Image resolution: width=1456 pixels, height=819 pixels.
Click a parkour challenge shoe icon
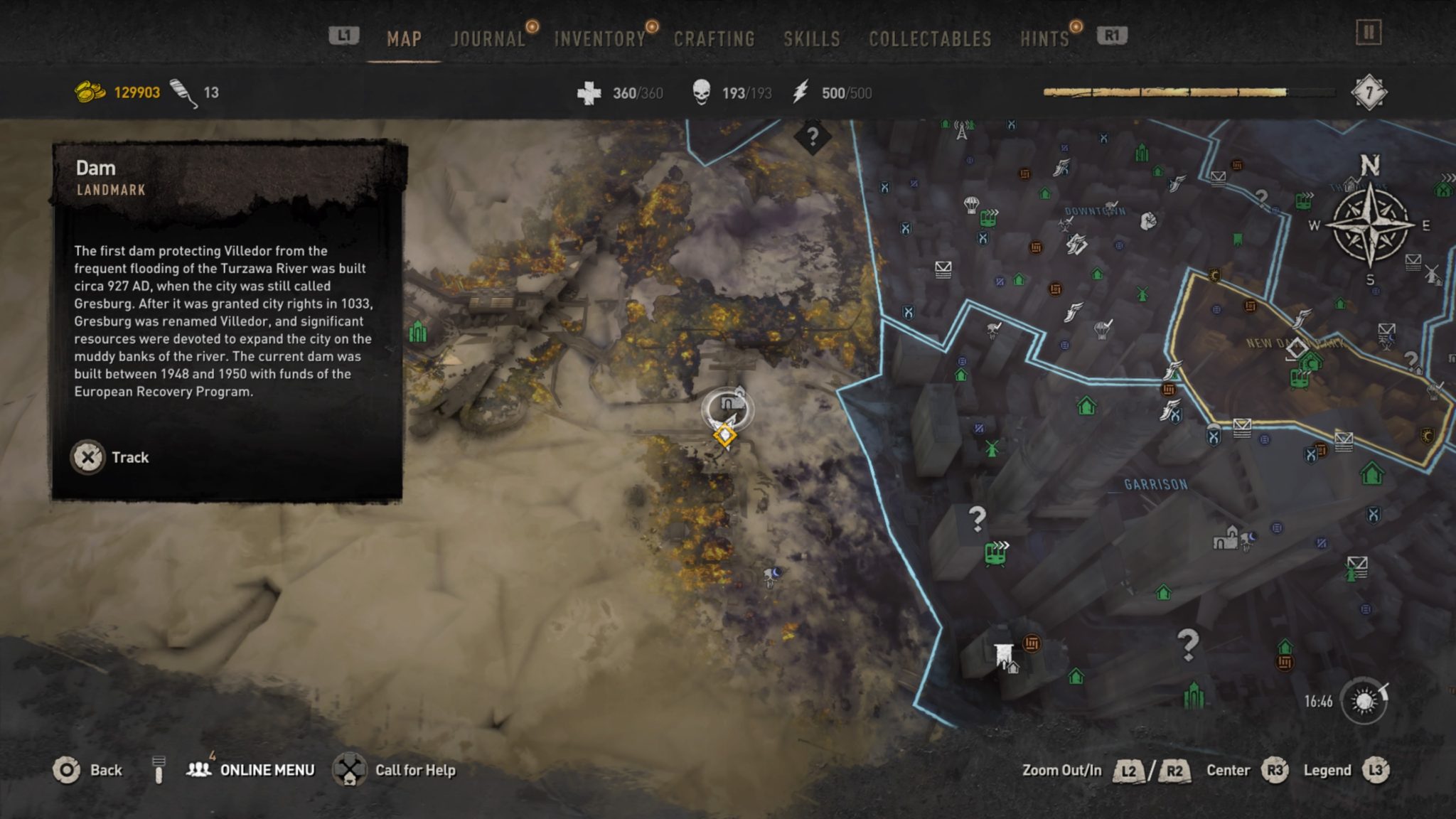[x=1061, y=168]
